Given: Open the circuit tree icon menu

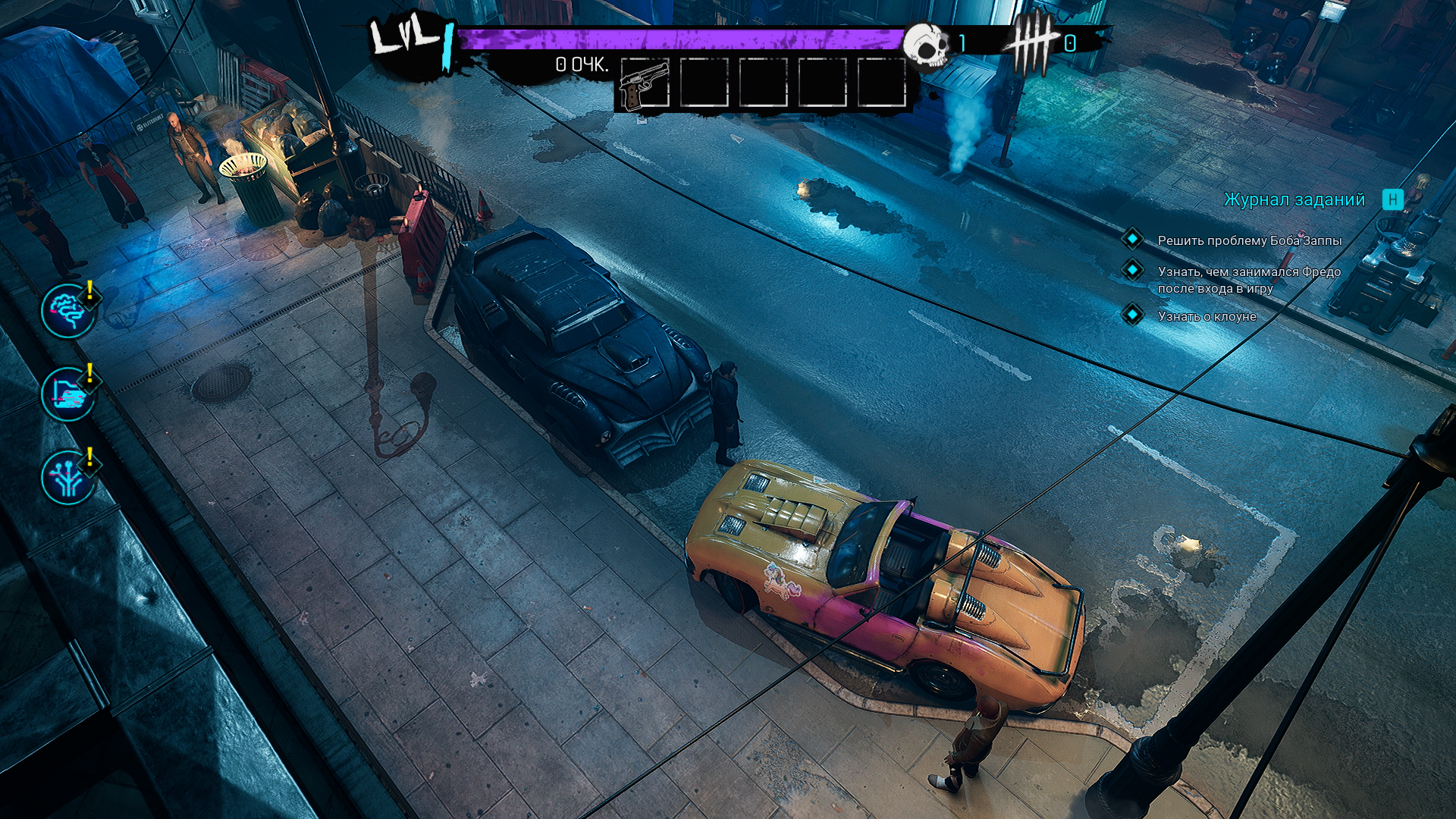Looking at the screenshot, I should (68, 478).
